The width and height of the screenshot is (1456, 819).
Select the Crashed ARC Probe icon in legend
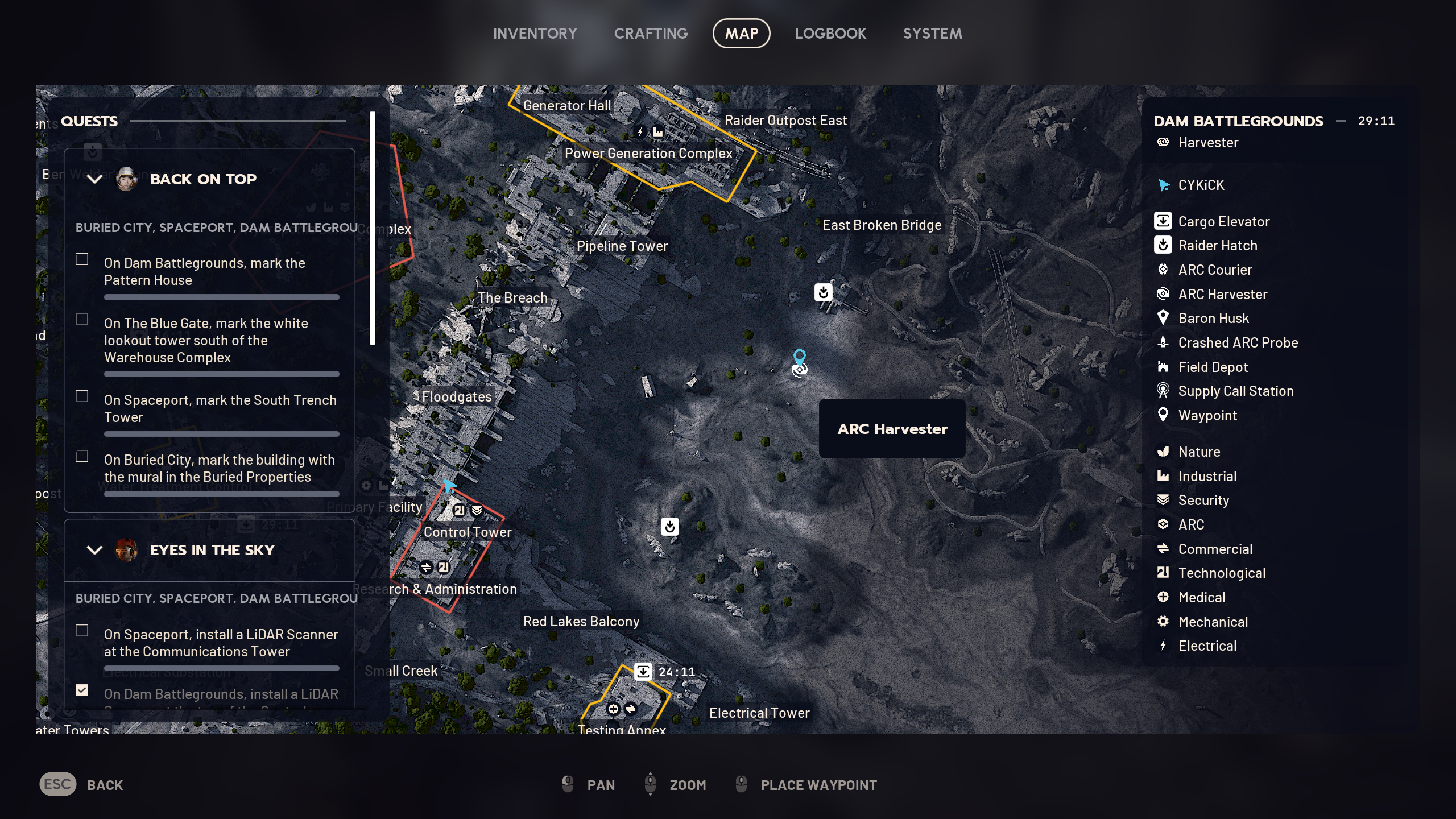(1164, 342)
